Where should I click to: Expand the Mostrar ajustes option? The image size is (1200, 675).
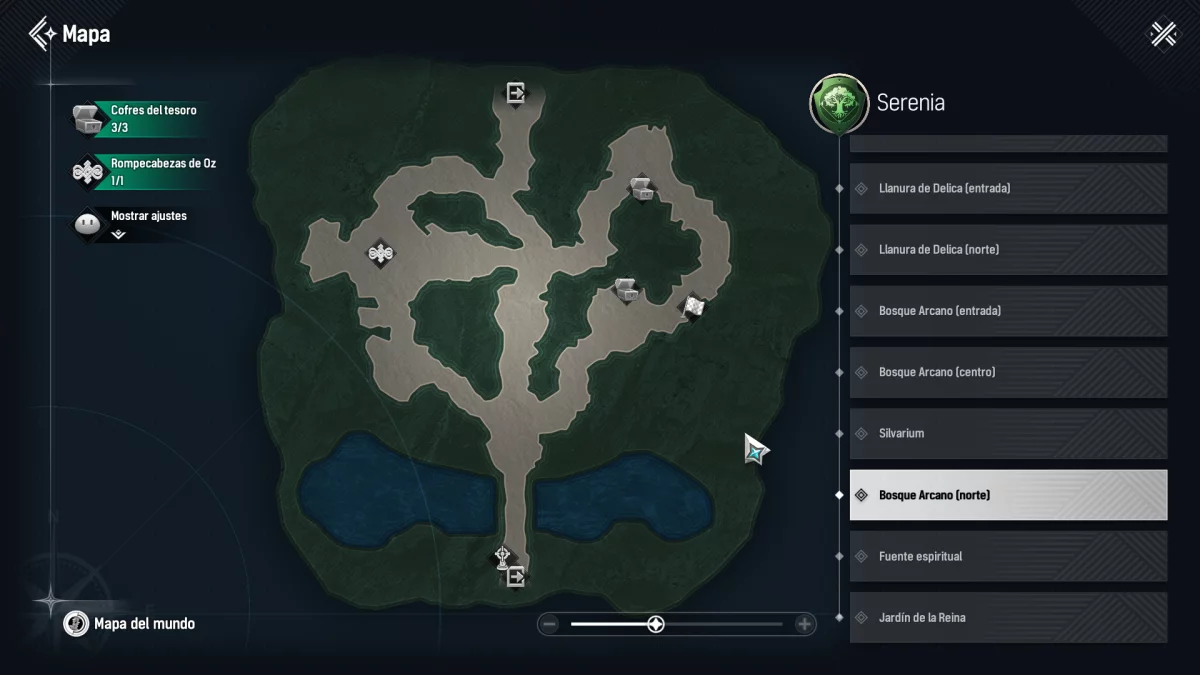120,234
